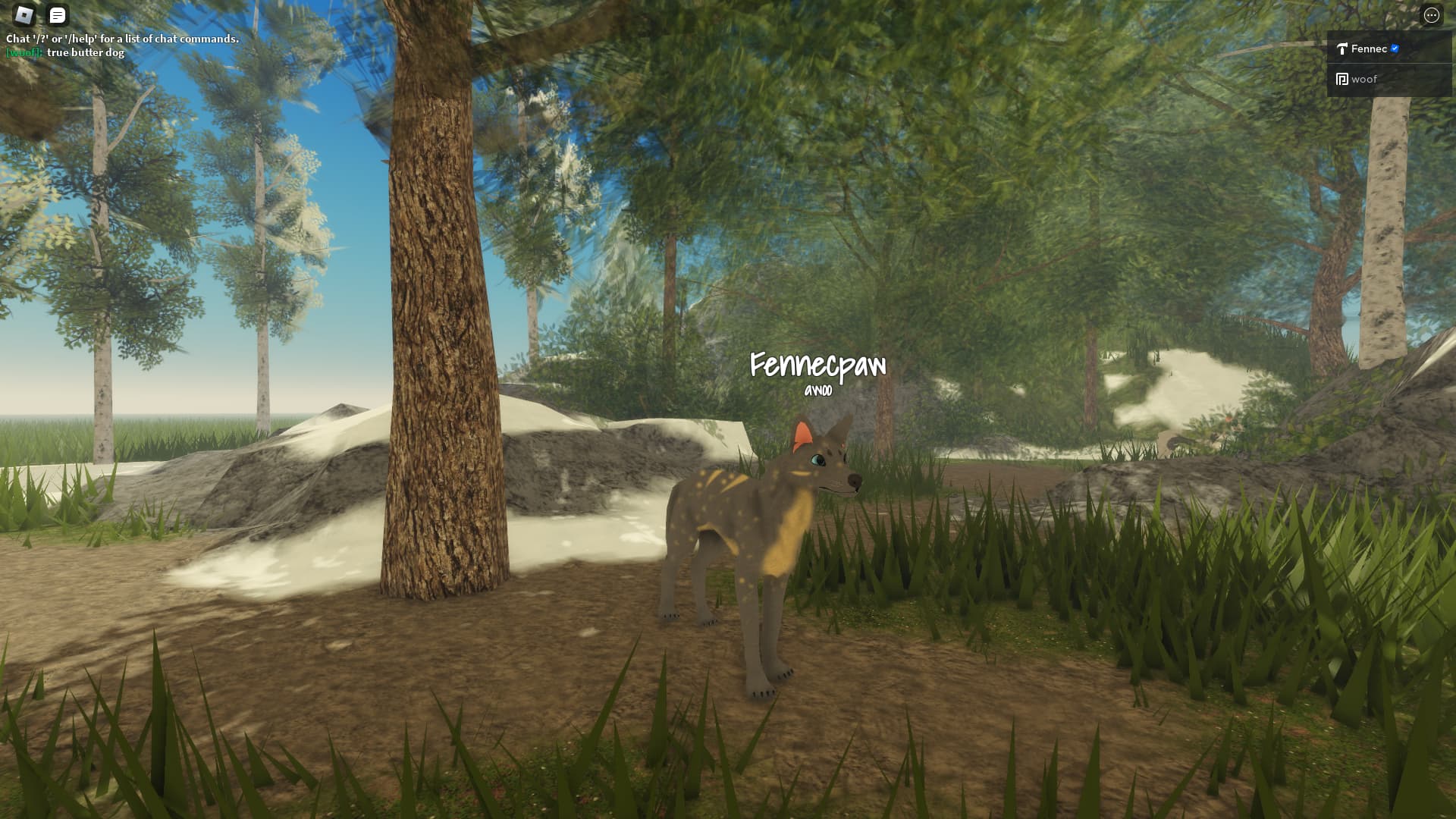This screenshot has width=1456, height=819.
Task: Click the true butter dog chat message
Action: 86,53
